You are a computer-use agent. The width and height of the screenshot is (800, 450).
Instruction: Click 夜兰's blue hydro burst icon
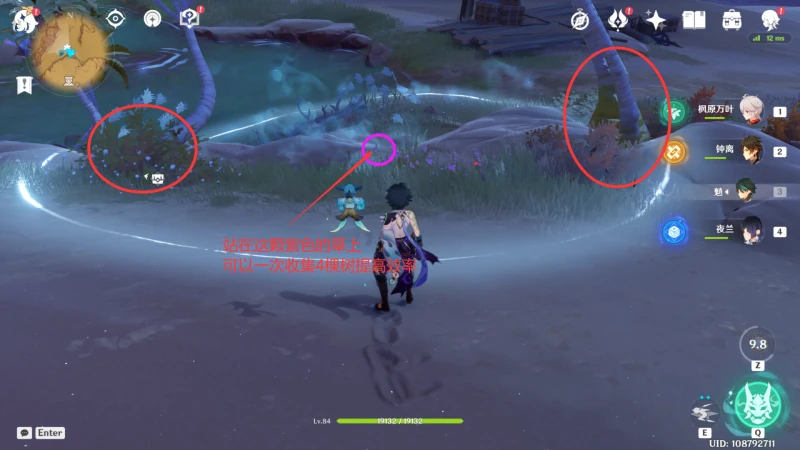pos(674,232)
